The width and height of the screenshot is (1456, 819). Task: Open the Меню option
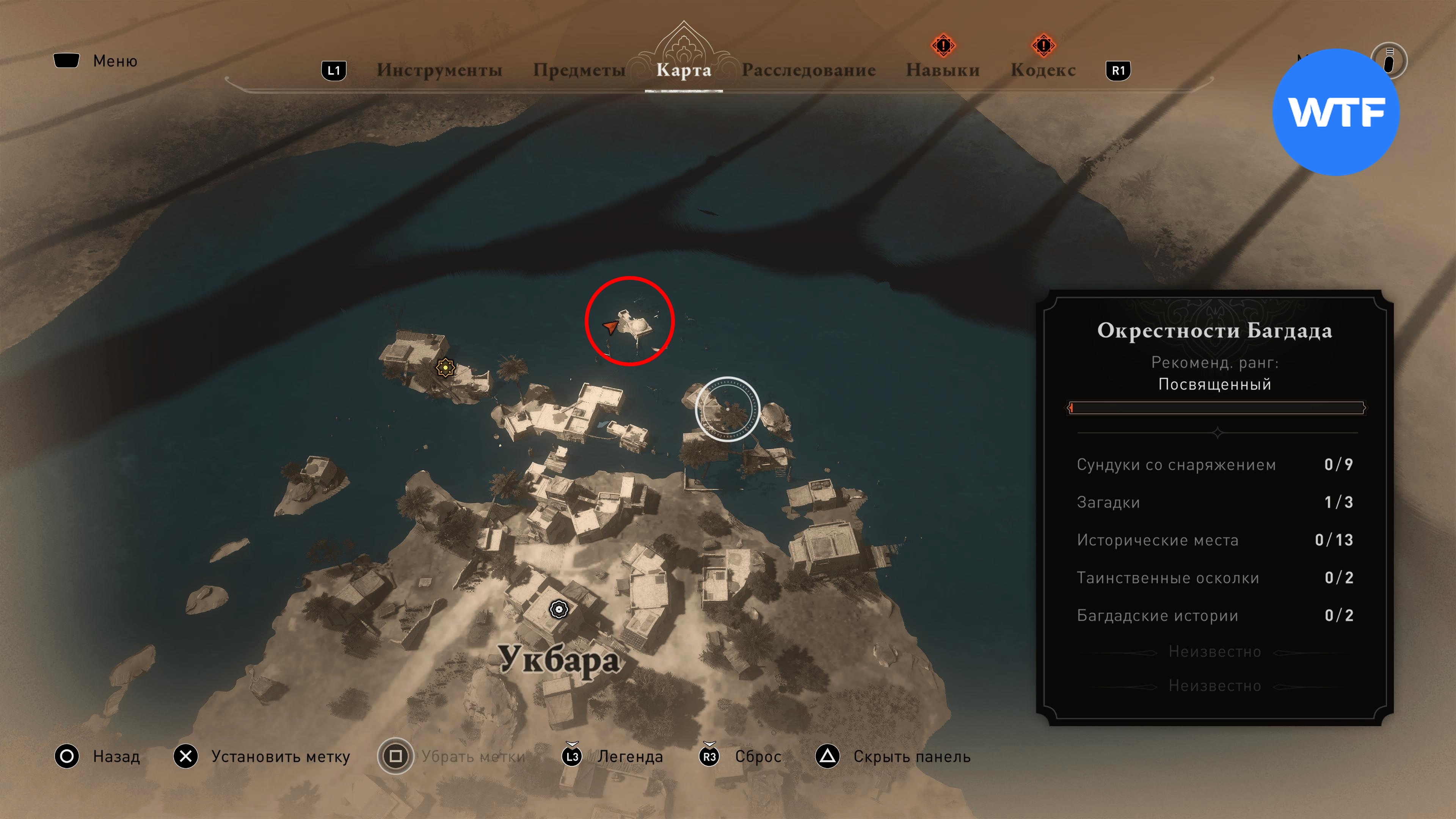coord(115,61)
